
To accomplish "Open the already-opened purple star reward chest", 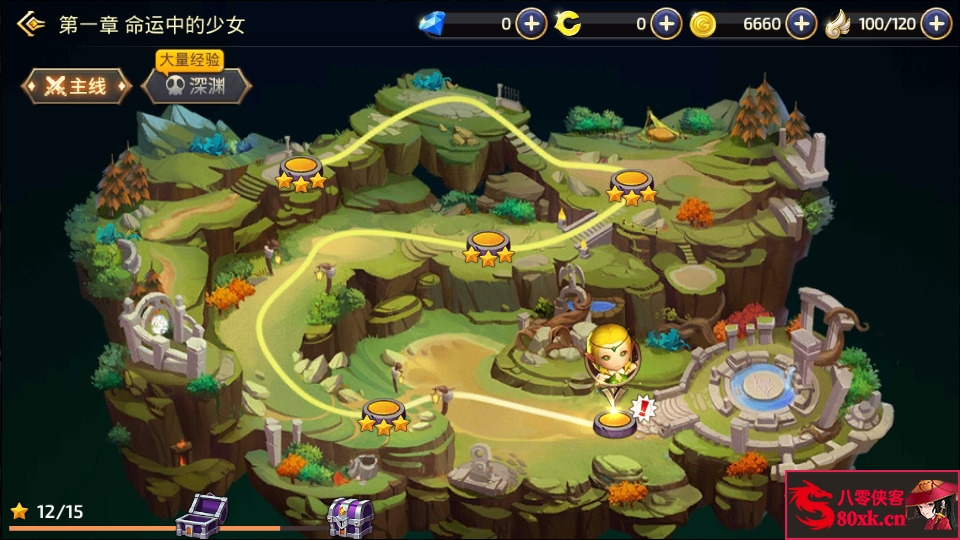I will (201, 515).
